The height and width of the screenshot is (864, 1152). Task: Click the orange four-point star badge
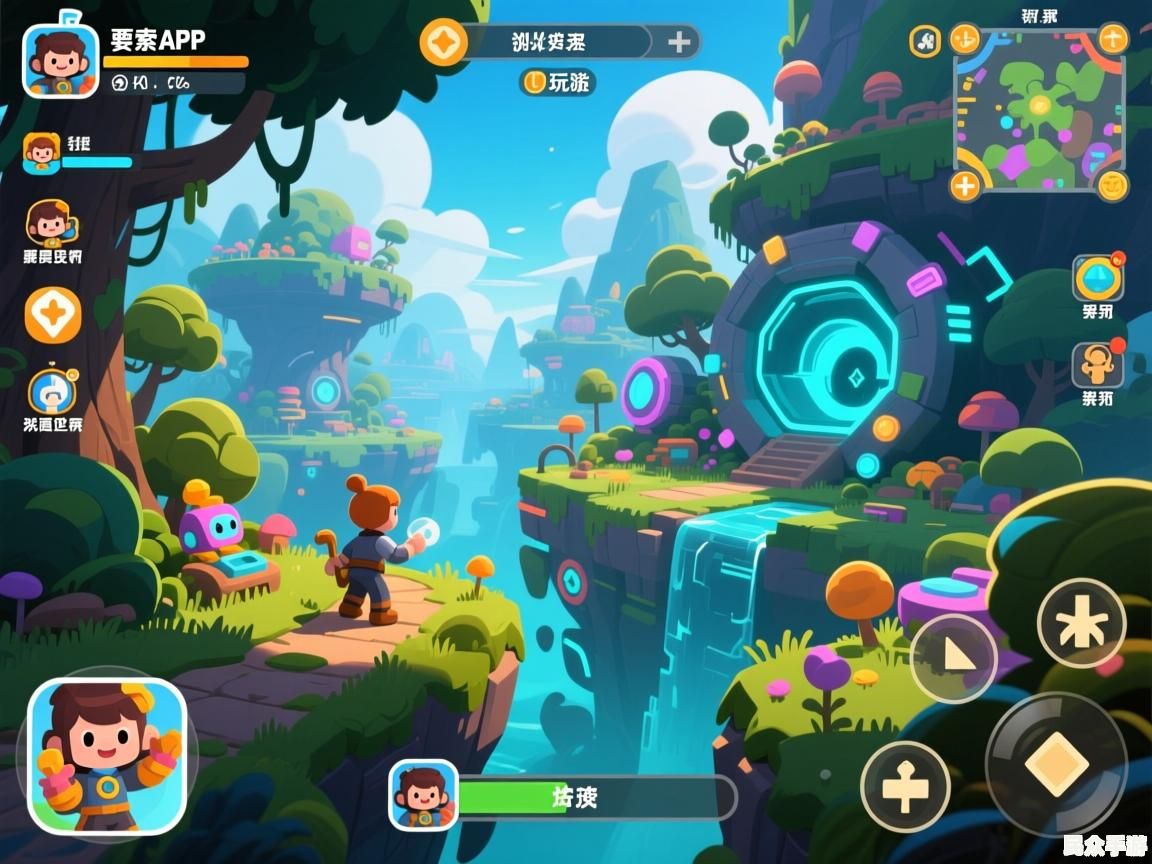click(x=52, y=316)
